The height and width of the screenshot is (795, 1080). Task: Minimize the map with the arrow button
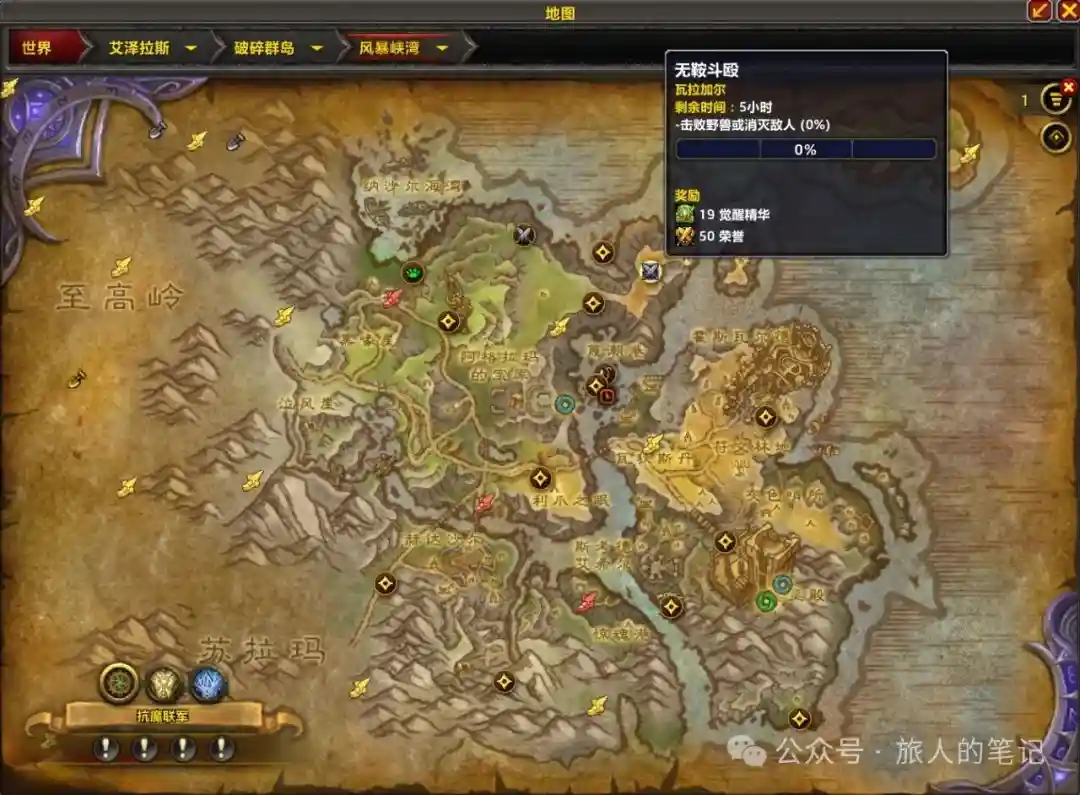(1040, 11)
